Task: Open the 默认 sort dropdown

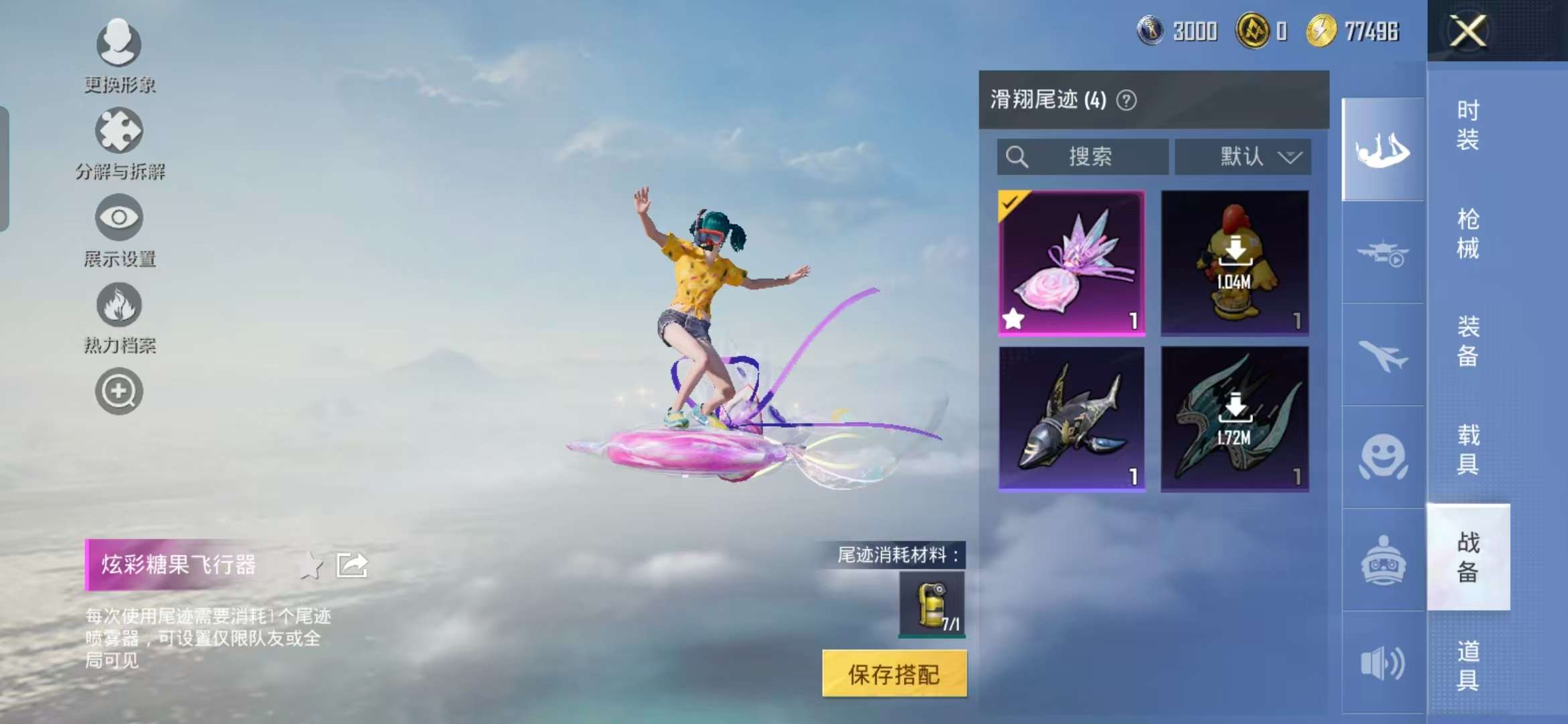Action: [1243, 157]
